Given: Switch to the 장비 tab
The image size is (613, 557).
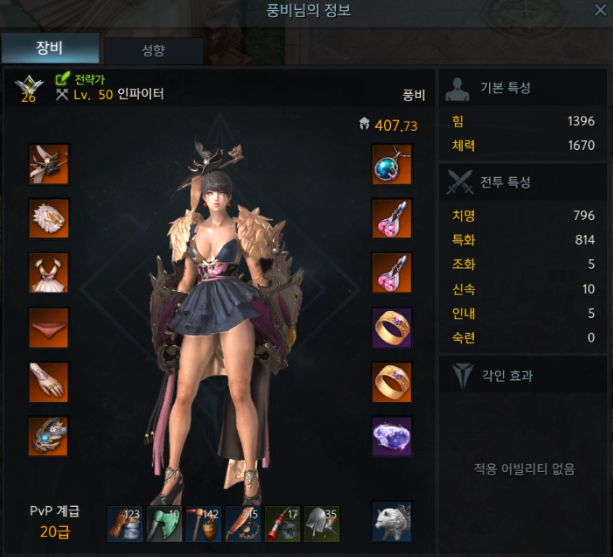Looking at the screenshot, I should click(x=50, y=47).
